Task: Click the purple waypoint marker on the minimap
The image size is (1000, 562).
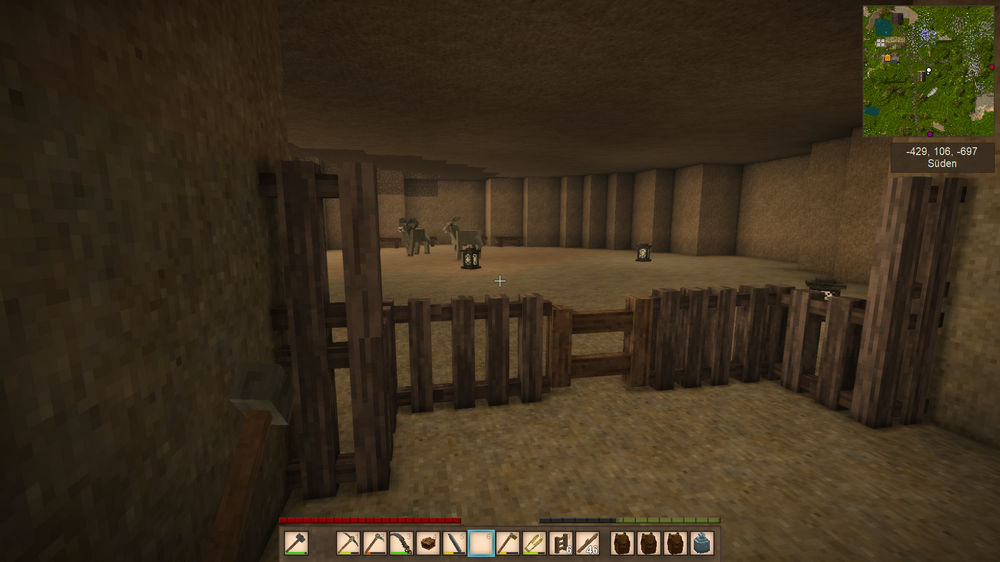Action: coord(930,133)
